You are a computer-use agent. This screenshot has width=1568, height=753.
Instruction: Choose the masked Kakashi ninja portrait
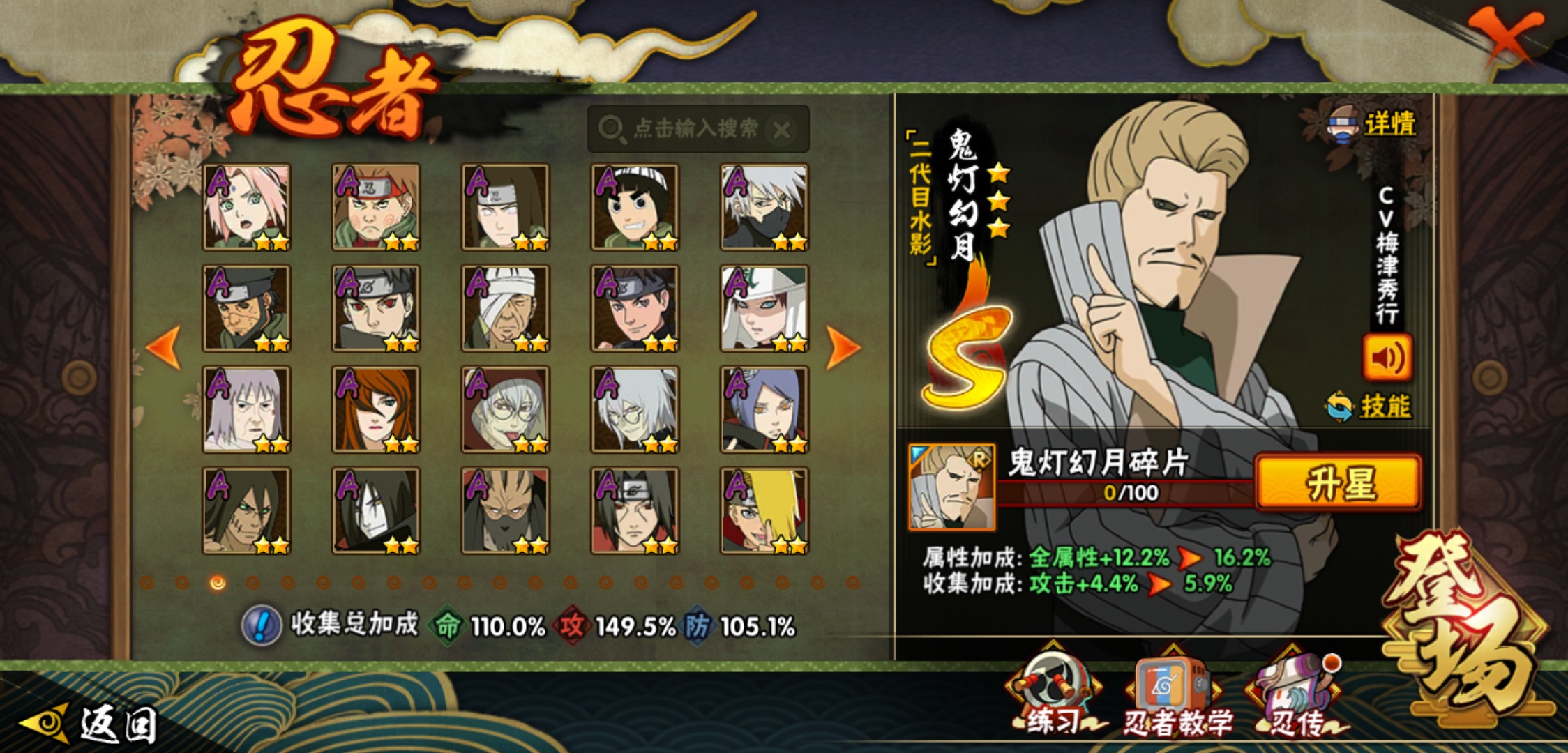click(x=764, y=207)
